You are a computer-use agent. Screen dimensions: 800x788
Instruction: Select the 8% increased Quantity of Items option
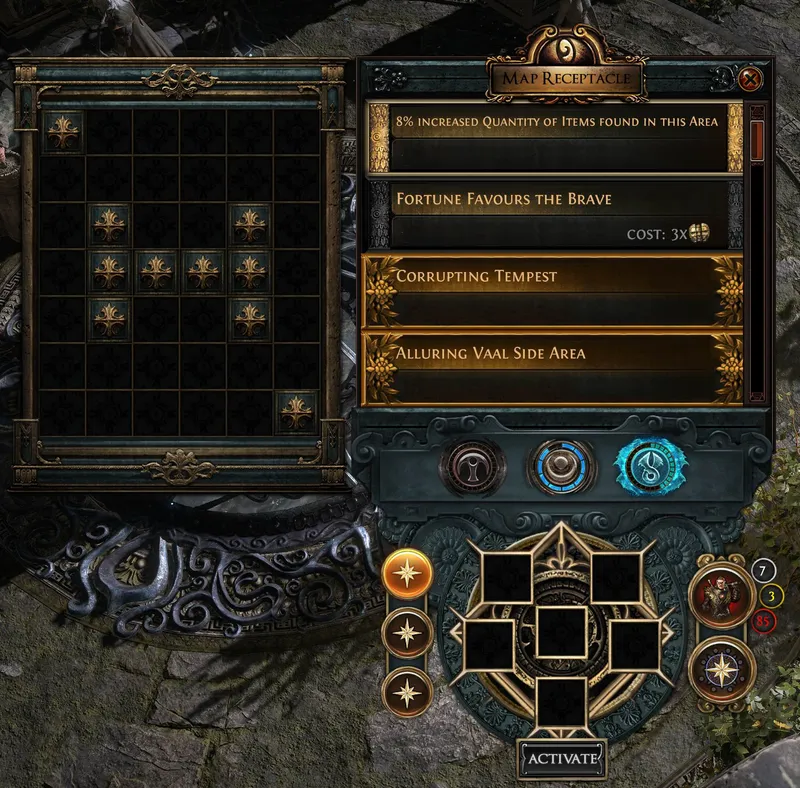pyautogui.click(x=555, y=135)
